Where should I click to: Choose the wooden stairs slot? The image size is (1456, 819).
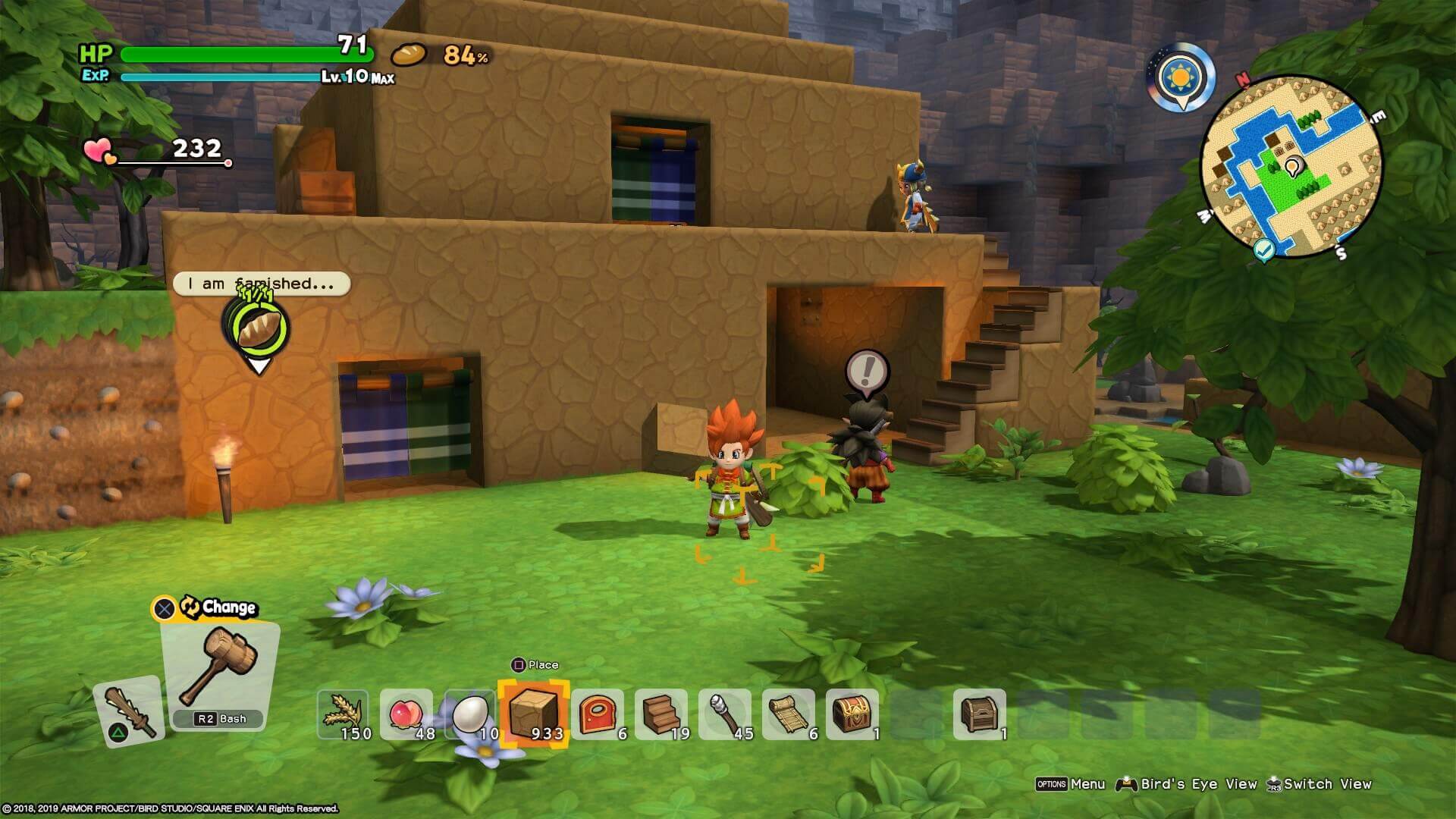point(661,714)
